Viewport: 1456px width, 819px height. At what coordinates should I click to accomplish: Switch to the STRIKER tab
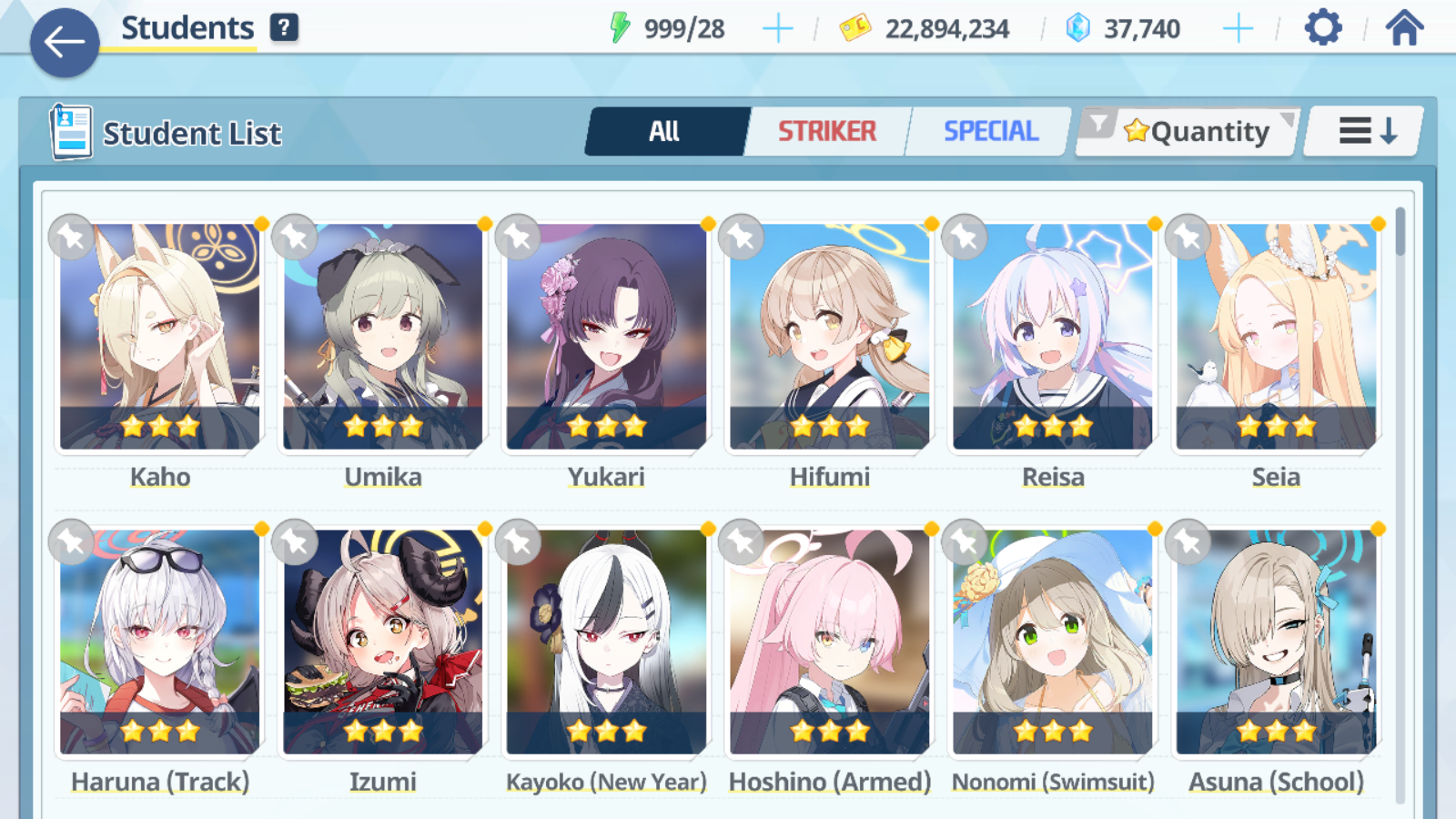coord(826,131)
